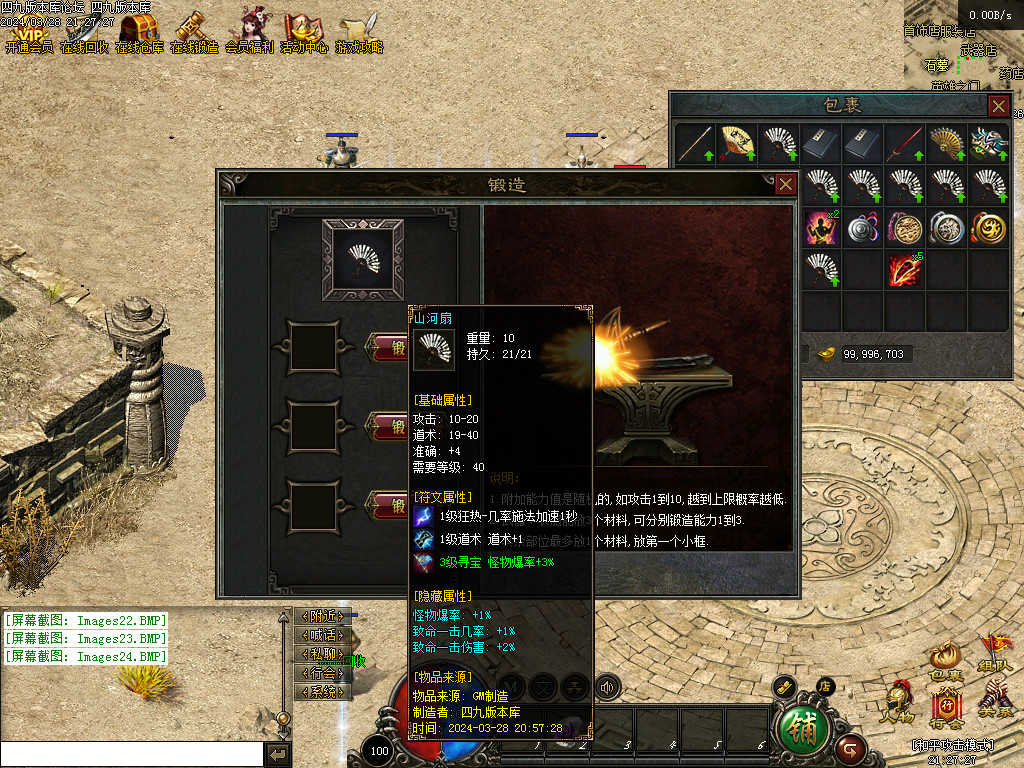Open the 开通会员 VIP menu
This screenshot has width=1024, height=768.
(28, 30)
